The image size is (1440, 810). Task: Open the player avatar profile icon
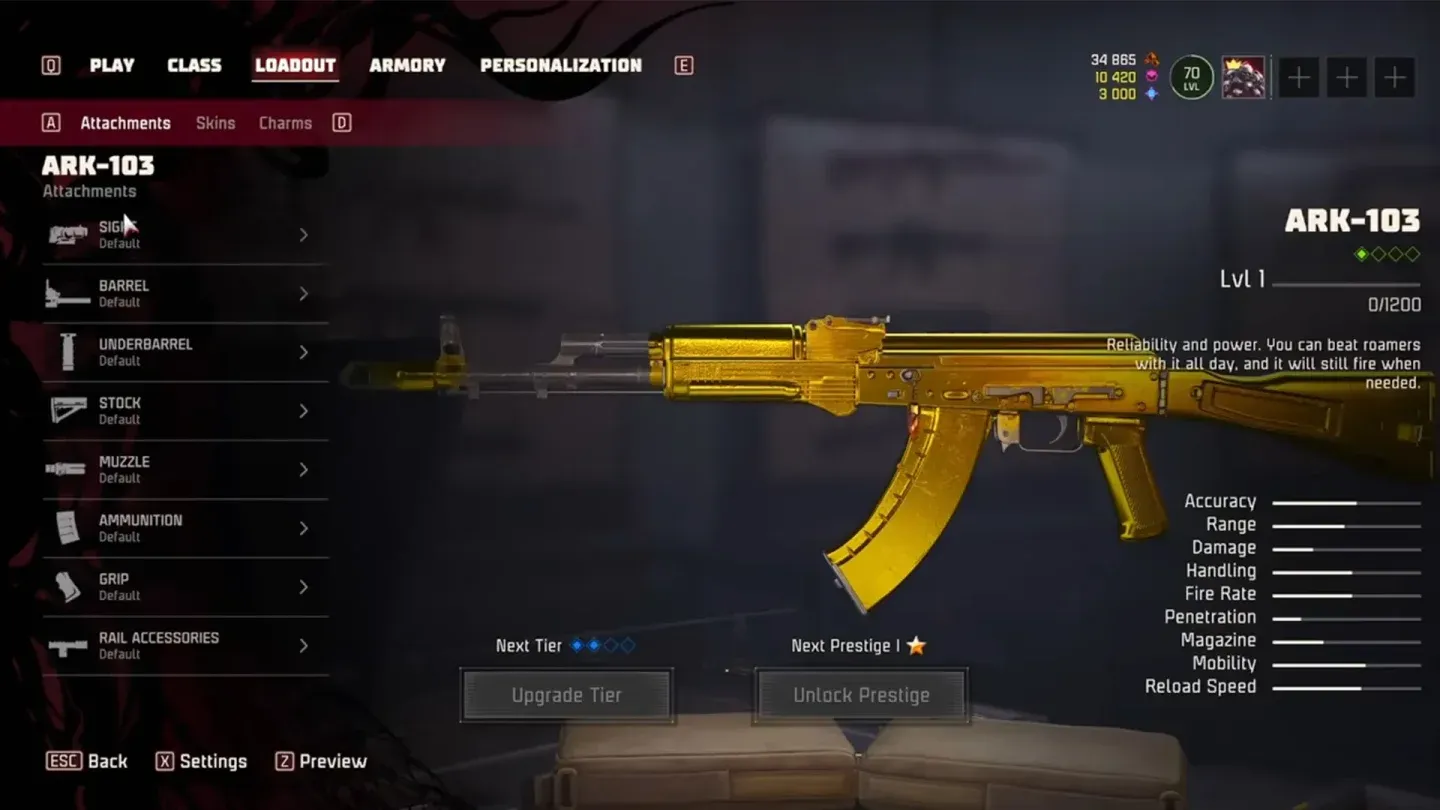(1243, 77)
